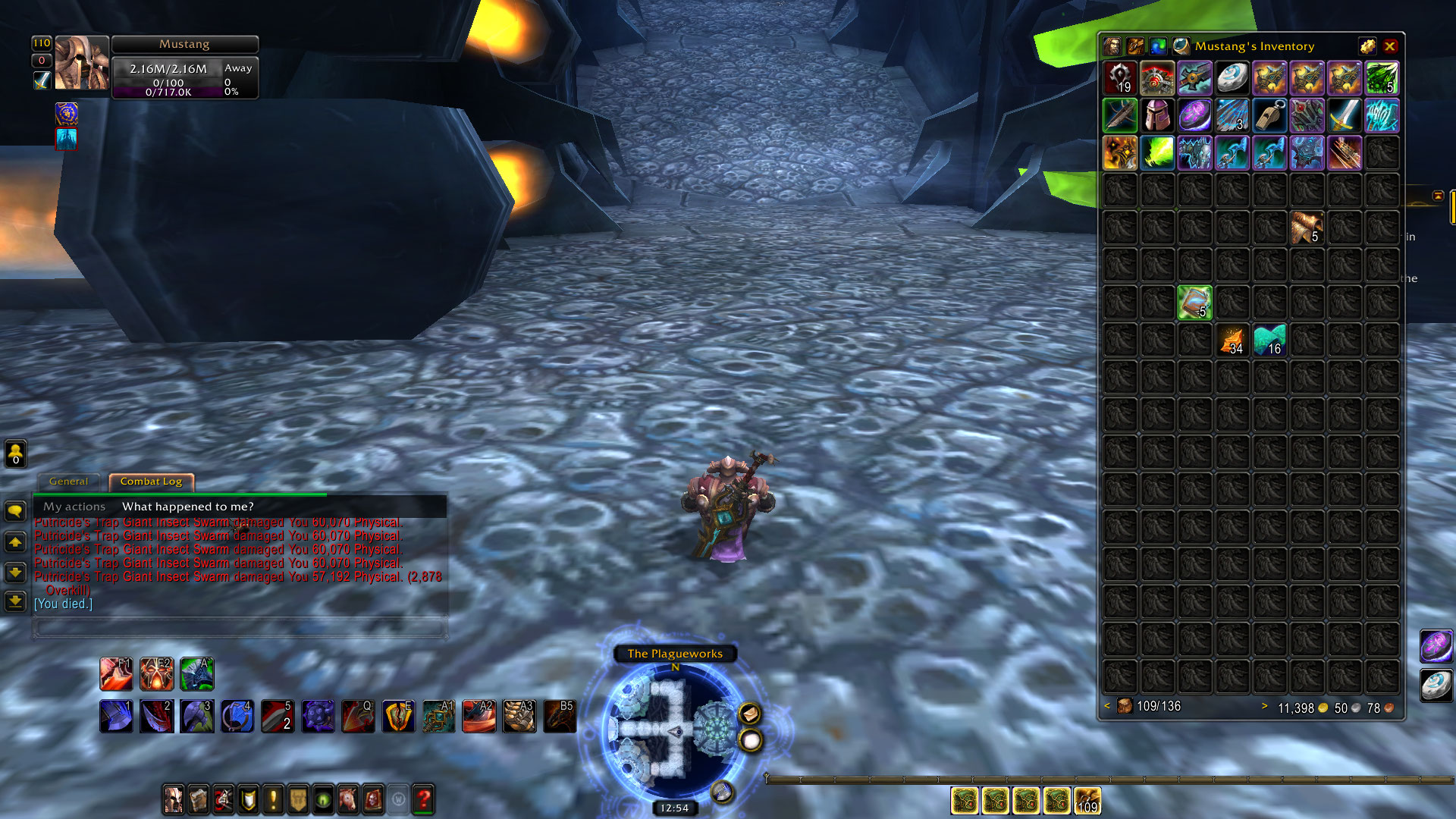Activate the ability bound to F1
The height and width of the screenshot is (819, 1456).
(116, 674)
